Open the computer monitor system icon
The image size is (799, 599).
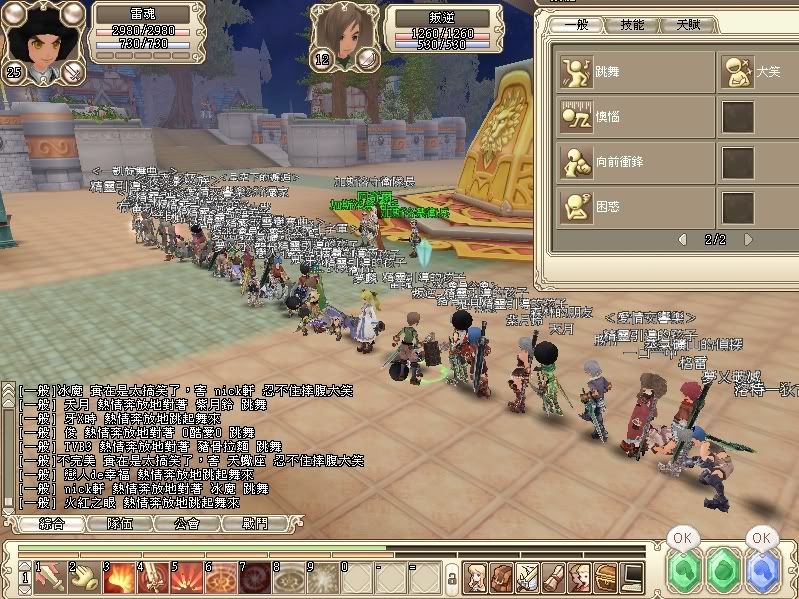coord(632,577)
